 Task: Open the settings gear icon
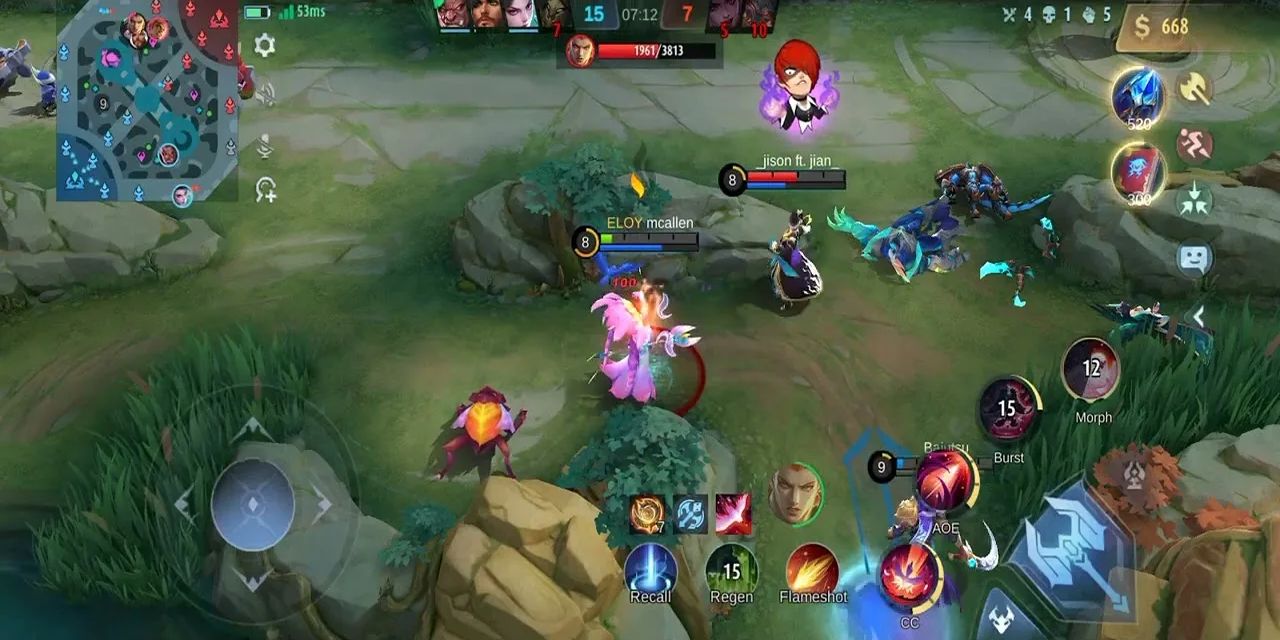click(265, 45)
